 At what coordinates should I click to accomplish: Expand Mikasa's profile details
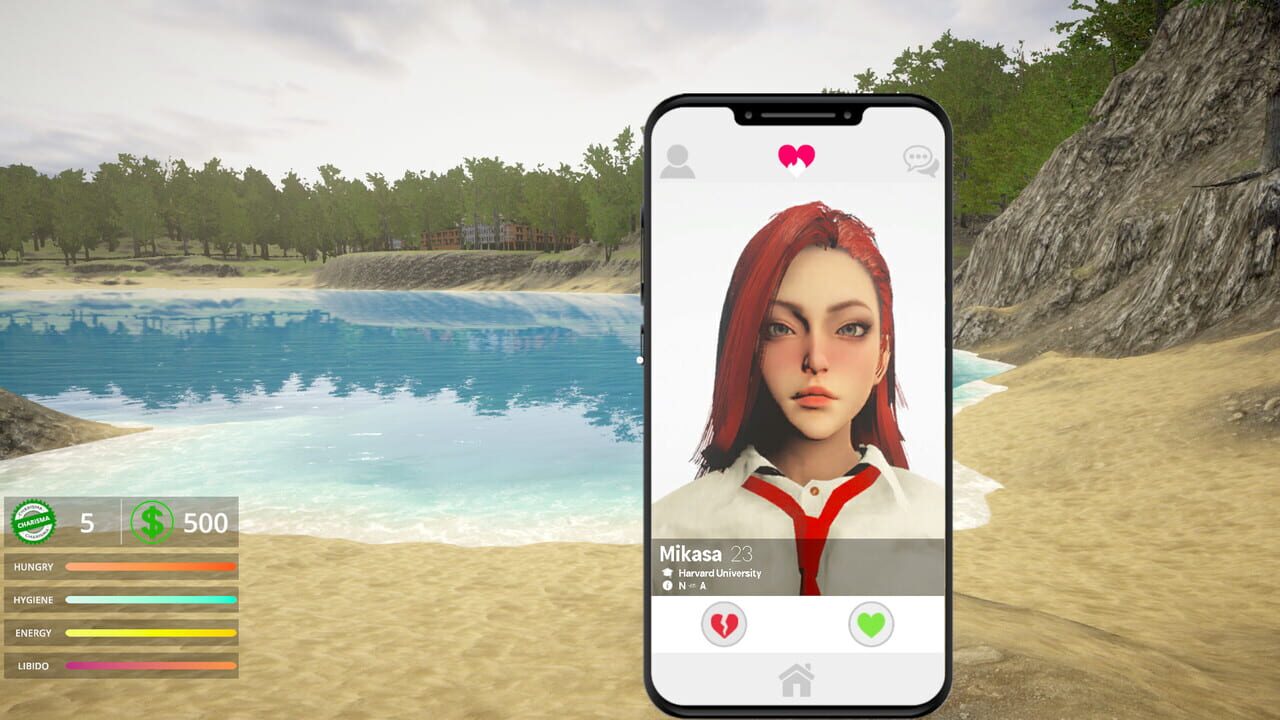[693, 553]
